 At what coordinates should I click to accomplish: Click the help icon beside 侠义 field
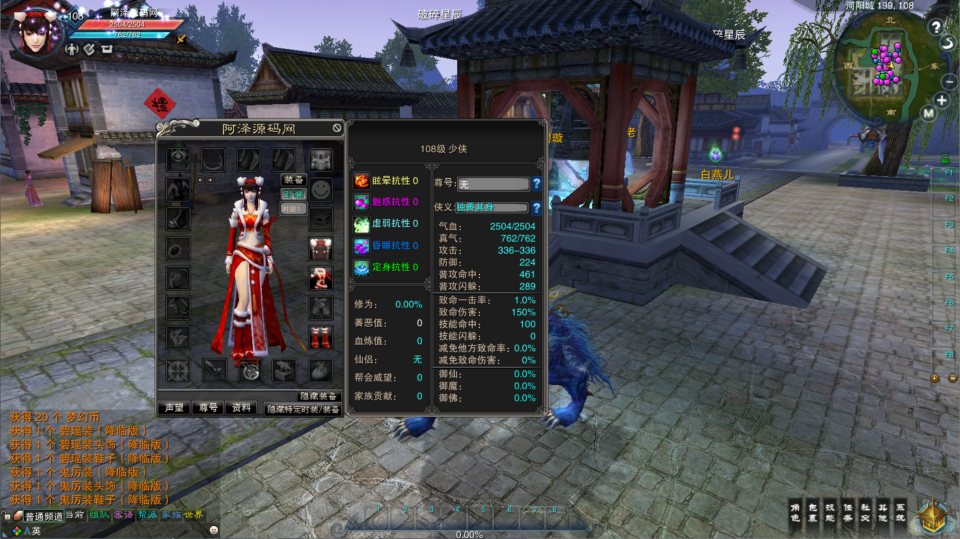coord(536,208)
